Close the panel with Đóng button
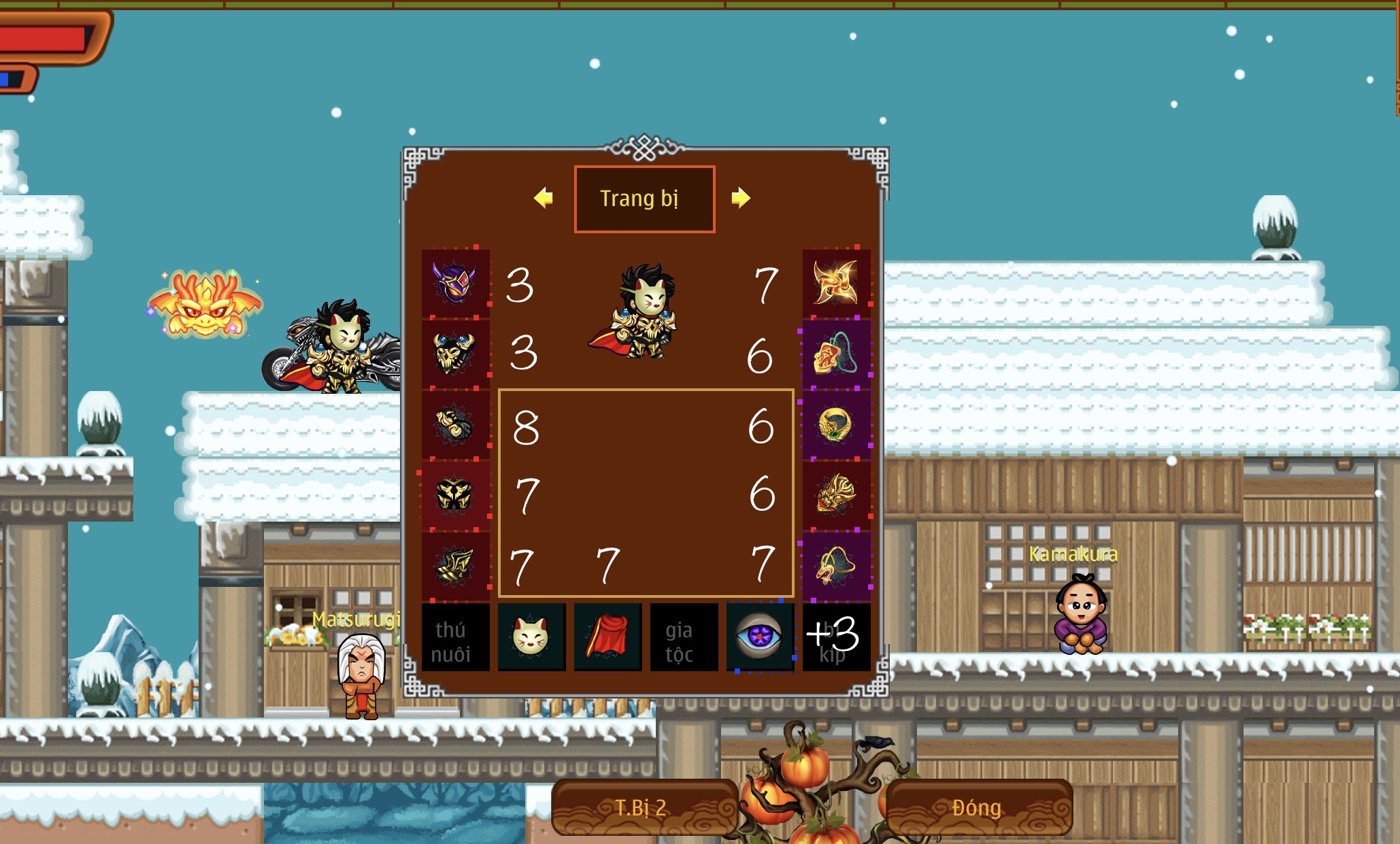This screenshot has height=844, width=1400. click(978, 807)
